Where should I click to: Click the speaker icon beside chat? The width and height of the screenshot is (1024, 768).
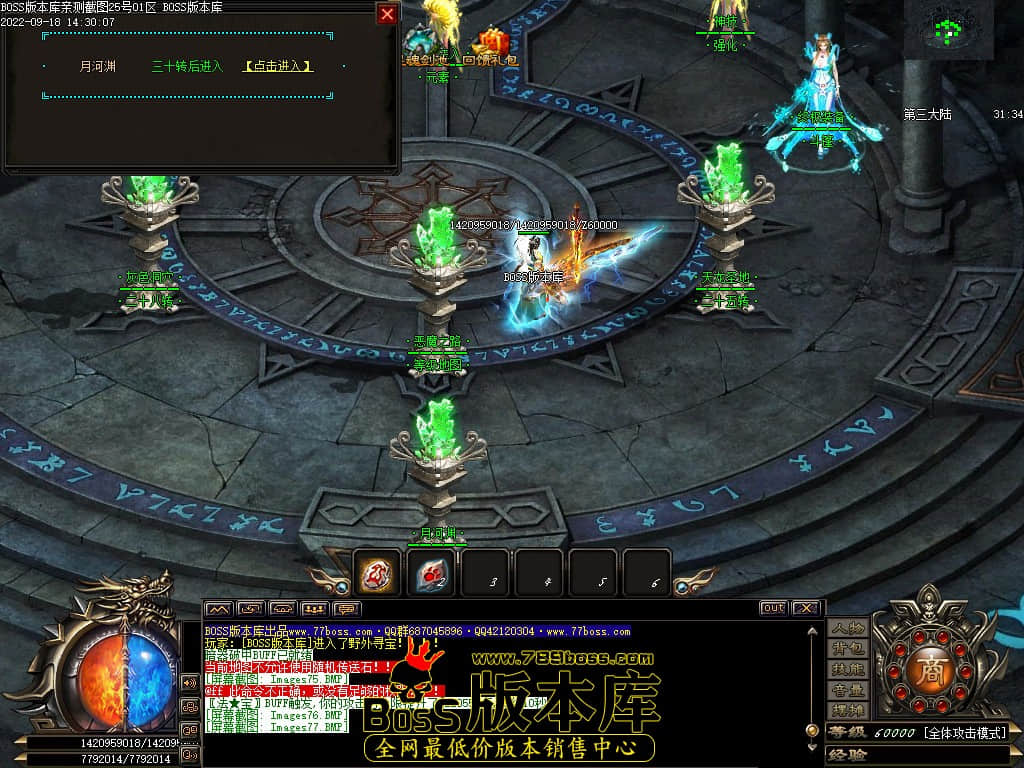click(x=189, y=682)
